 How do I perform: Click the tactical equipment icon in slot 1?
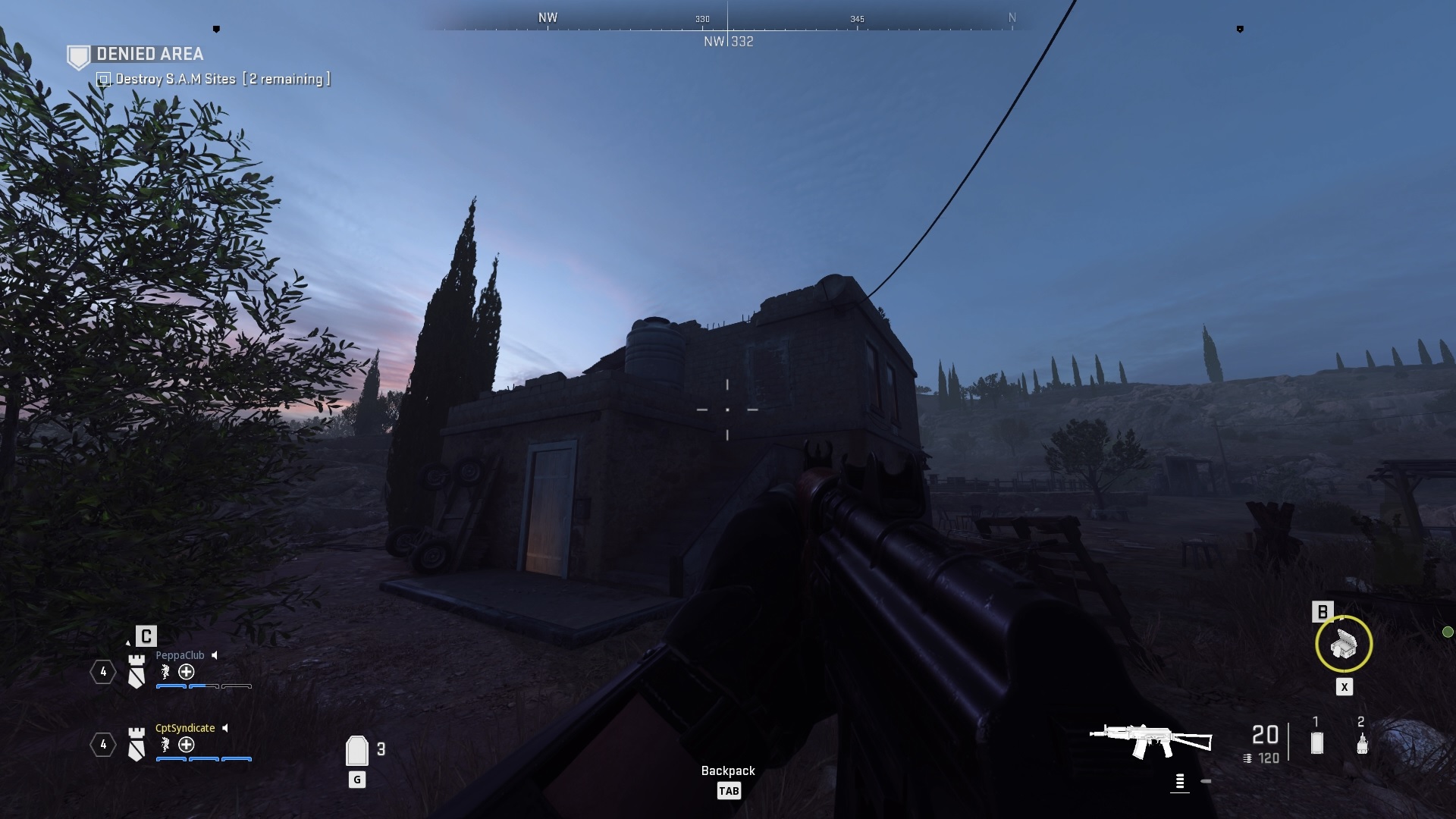[x=1316, y=741]
